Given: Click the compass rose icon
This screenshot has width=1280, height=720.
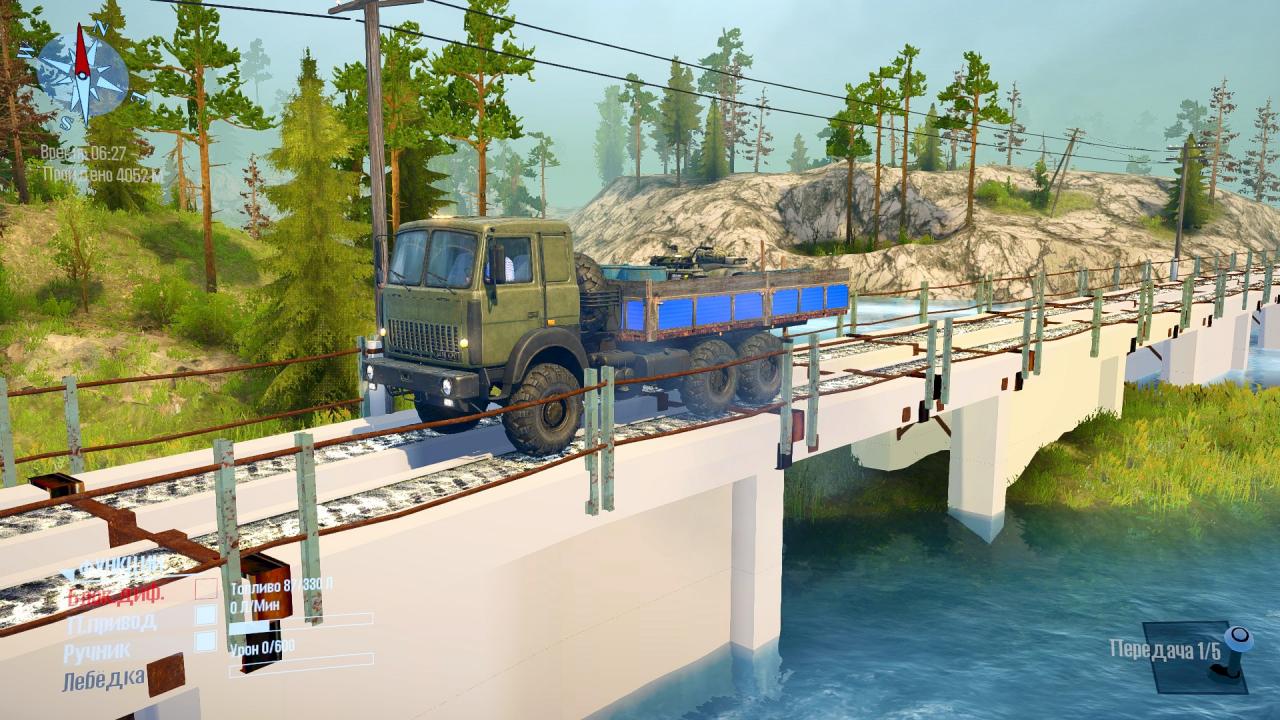Looking at the screenshot, I should [x=82, y=72].
